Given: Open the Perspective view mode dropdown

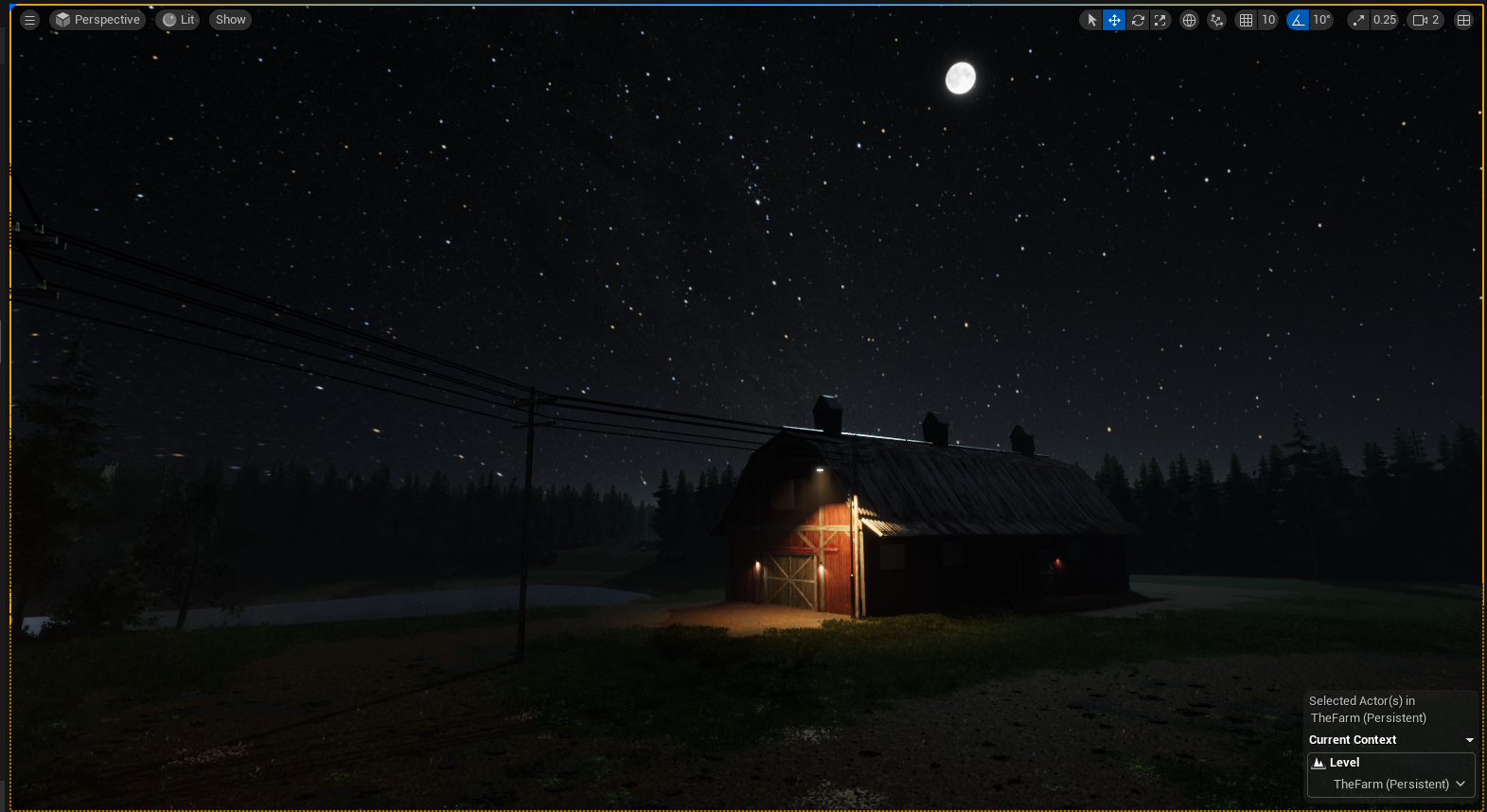Looking at the screenshot, I should (97, 20).
